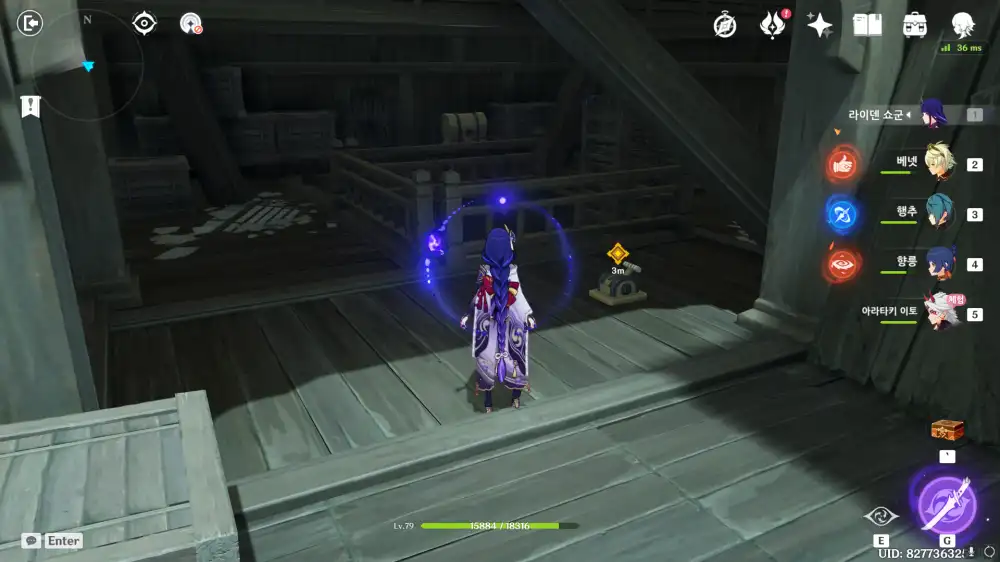Trigger Bennett's red elemental burst icon

(843, 165)
